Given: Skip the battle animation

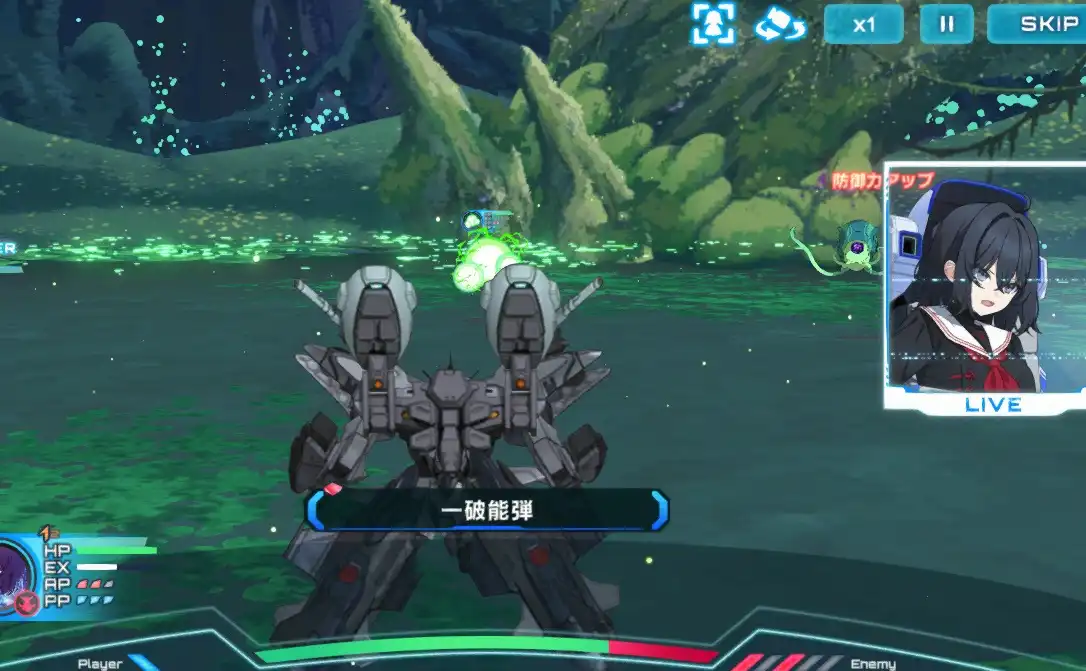Looking at the screenshot, I should [1036, 24].
